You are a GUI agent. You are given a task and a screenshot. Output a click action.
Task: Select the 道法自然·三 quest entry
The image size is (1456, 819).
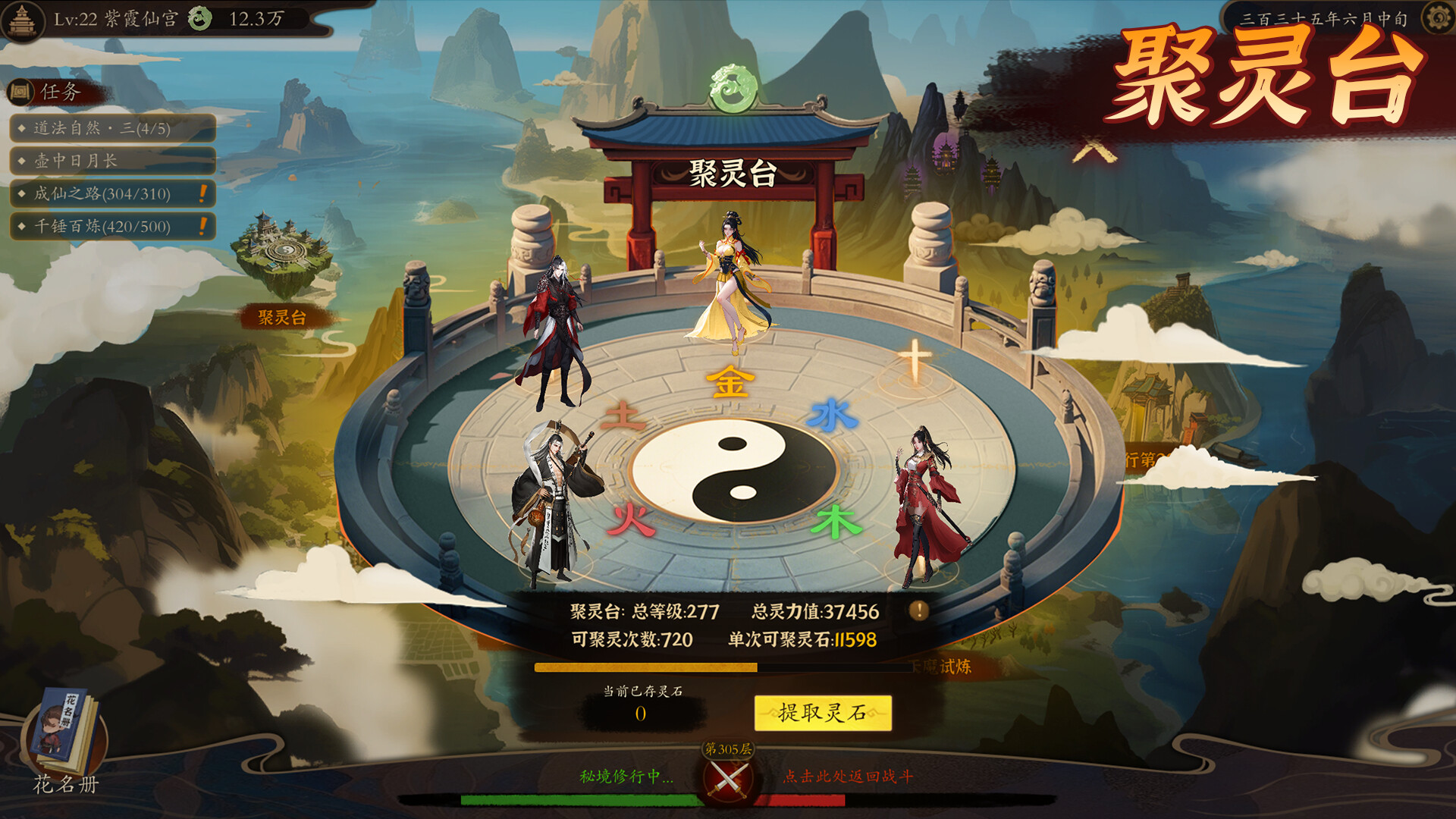(x=112, y=128)
